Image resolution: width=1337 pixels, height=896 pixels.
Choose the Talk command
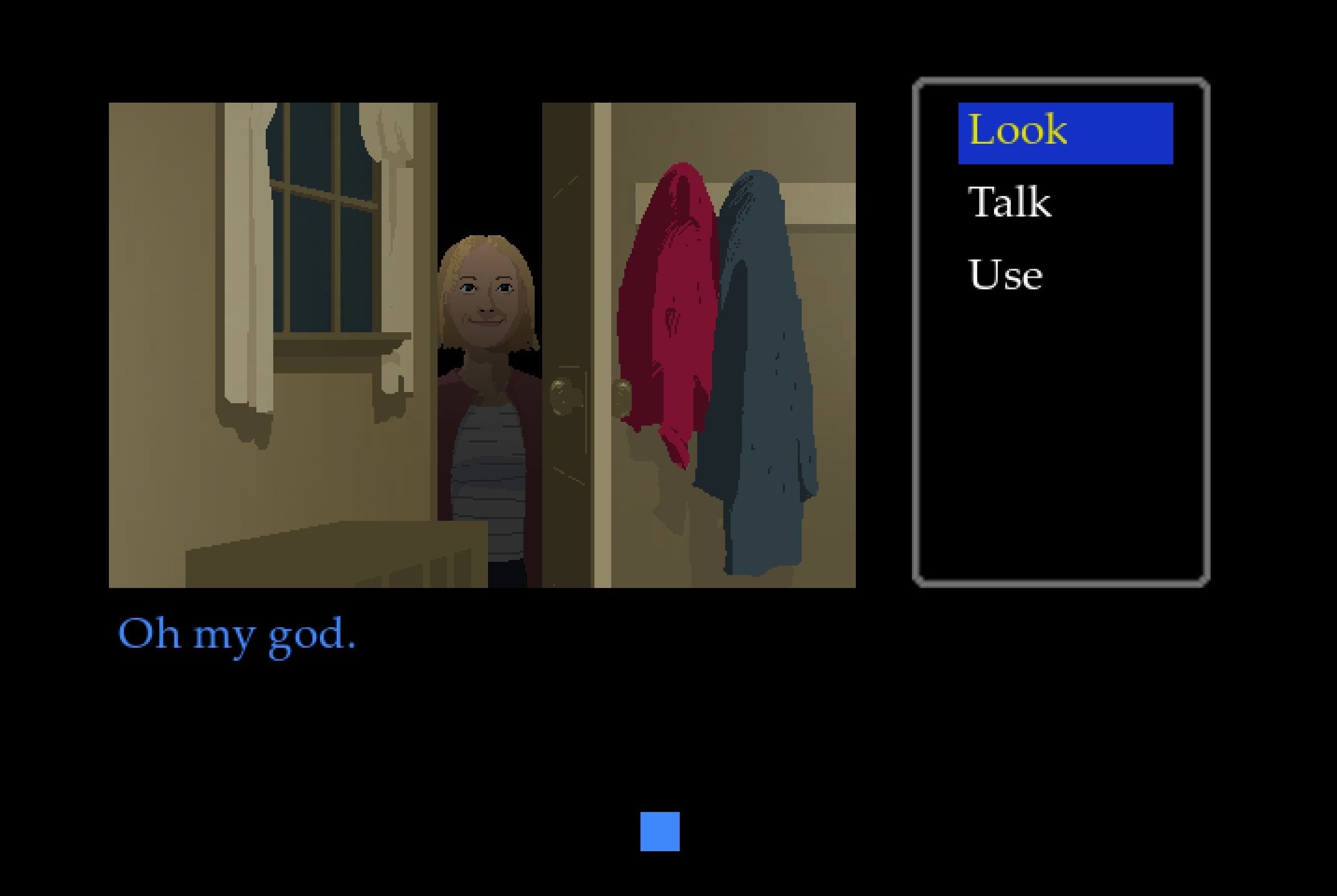[1010, 203]
